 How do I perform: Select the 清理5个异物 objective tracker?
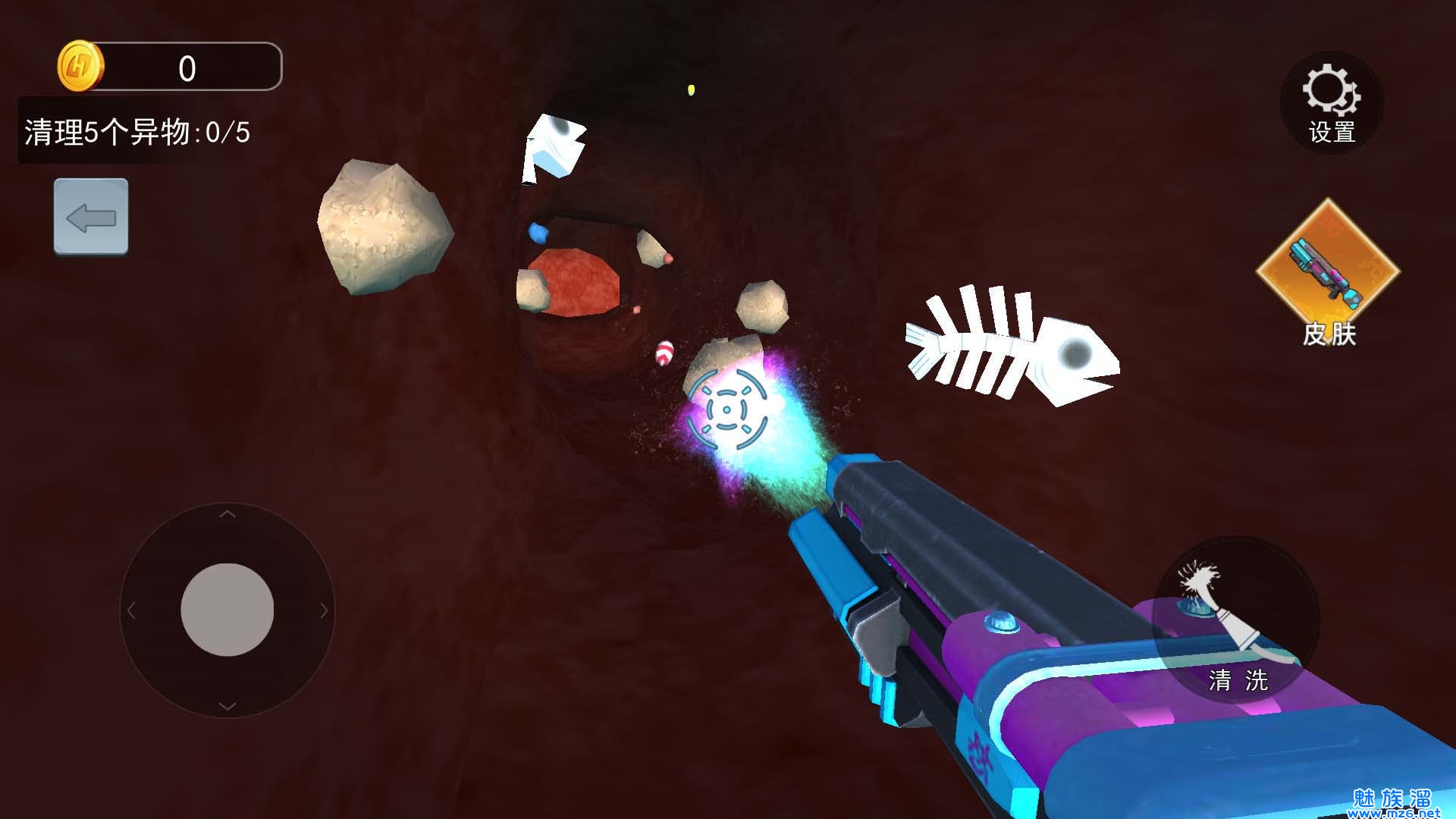137,132
